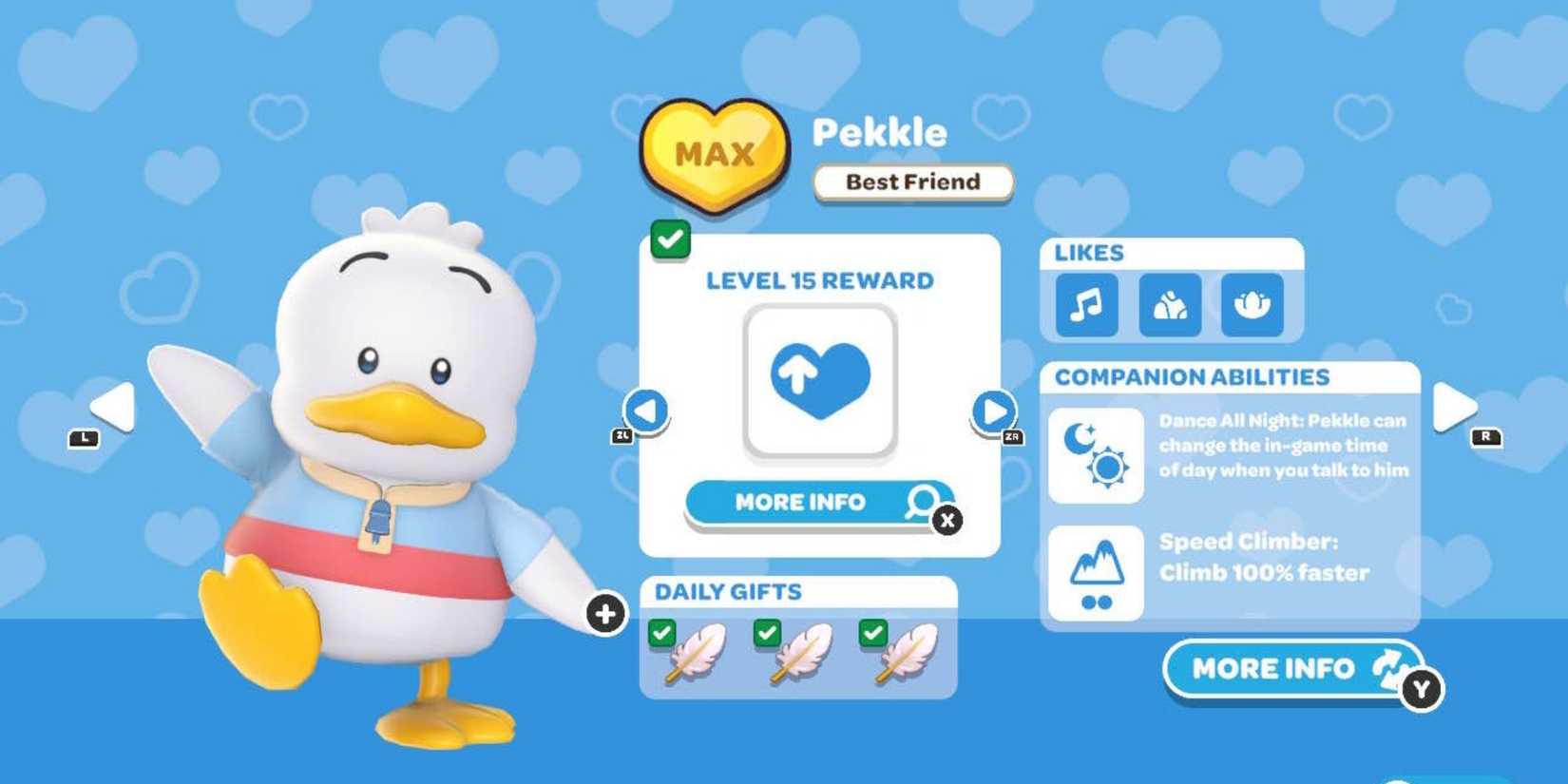Toggle the first daily gift checkmark
Screen dimensions: 1568x784
(x=664, y=631)
